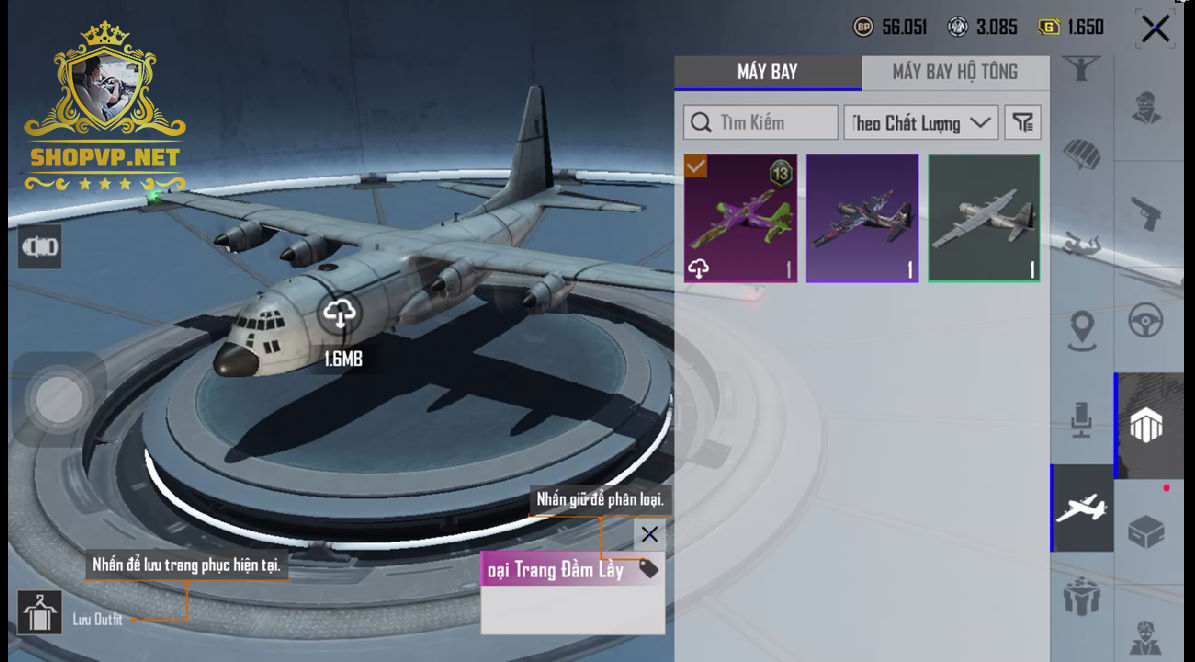Toggle the view mode icon on left edge
The image size is (1195, 662).
click(x=40, y=247)
